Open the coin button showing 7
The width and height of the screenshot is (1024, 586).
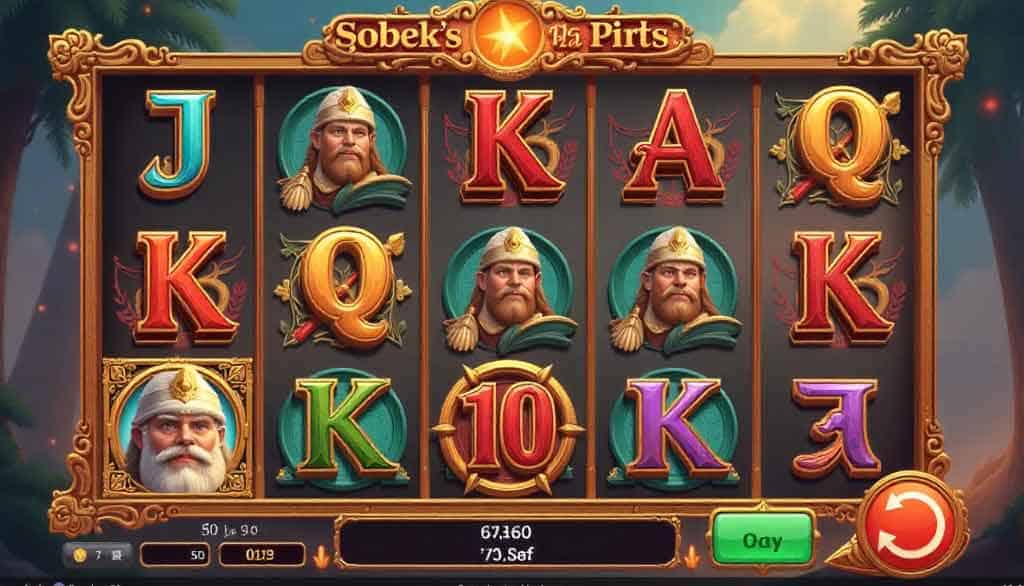click(x=96, y=554)
